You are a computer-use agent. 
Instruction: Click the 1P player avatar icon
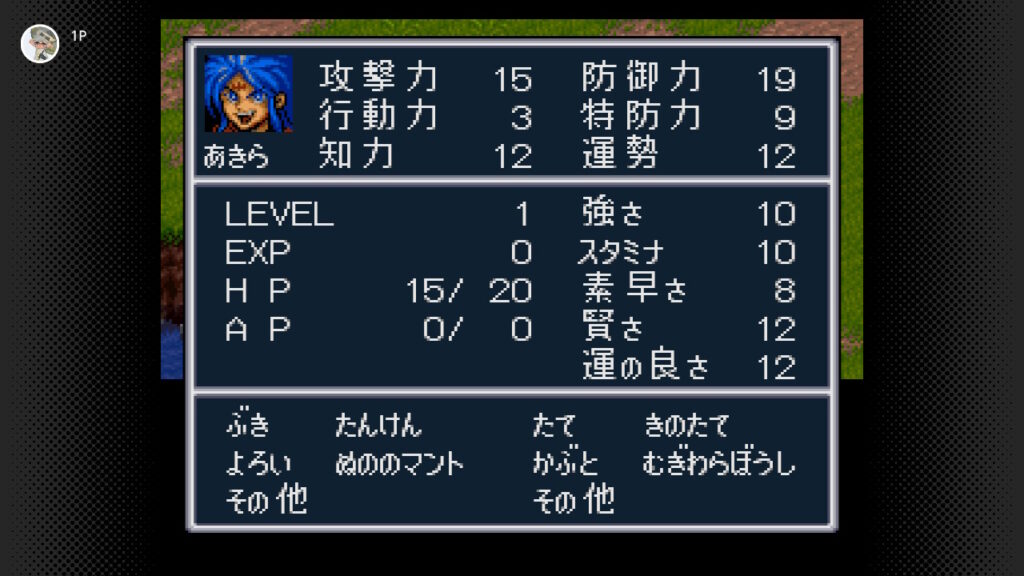pos(40,43)
